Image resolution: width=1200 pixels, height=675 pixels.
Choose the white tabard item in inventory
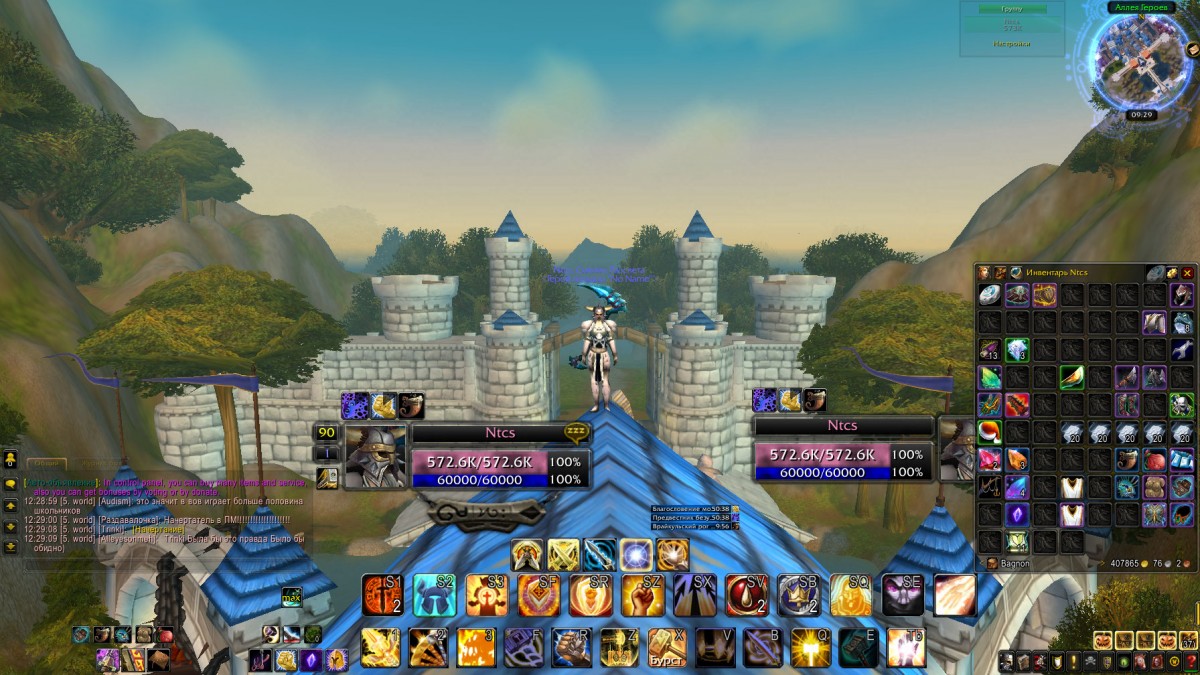(x=1072, y=487)
